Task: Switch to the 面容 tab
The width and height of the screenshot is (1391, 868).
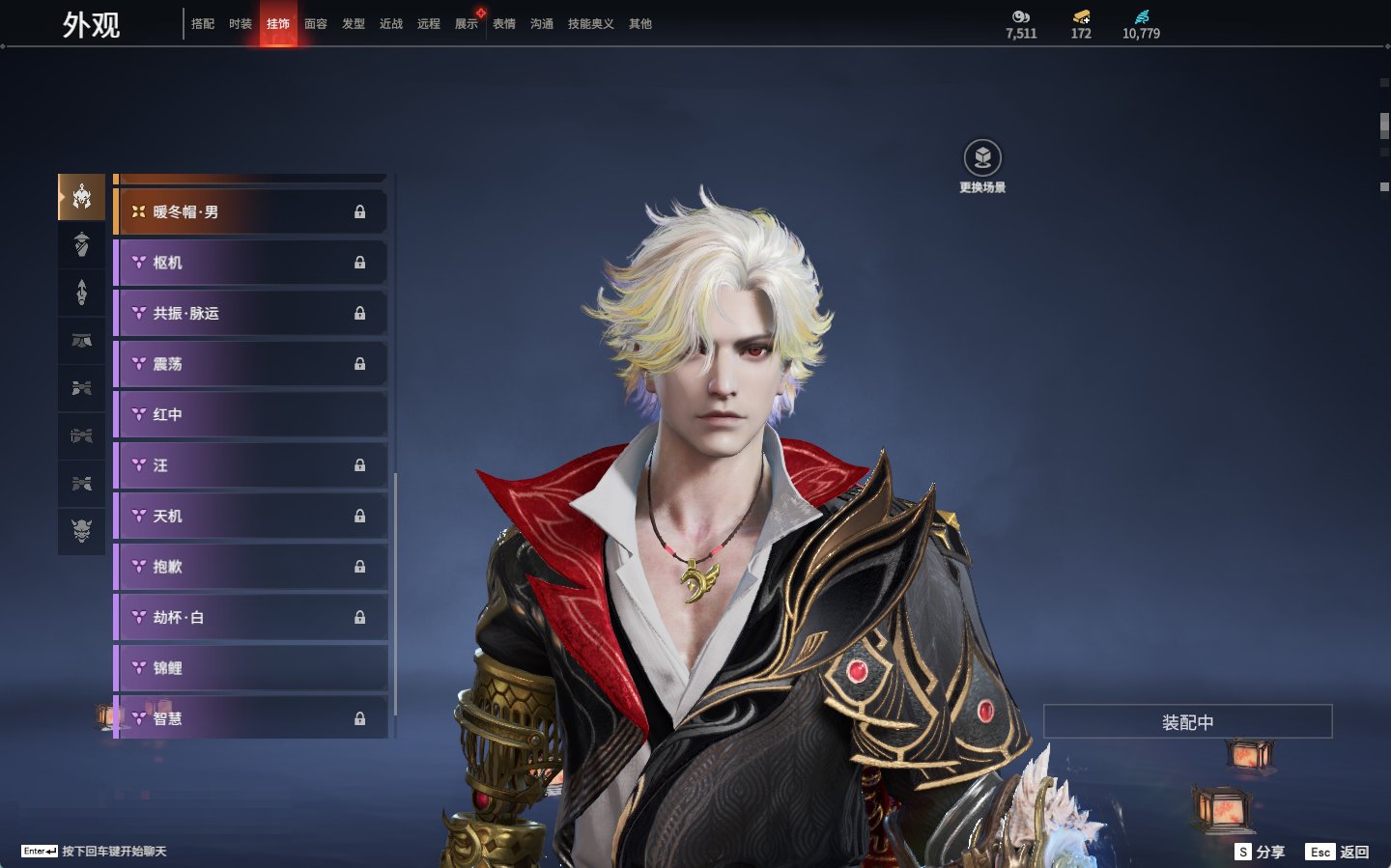Action: (316, 24)
